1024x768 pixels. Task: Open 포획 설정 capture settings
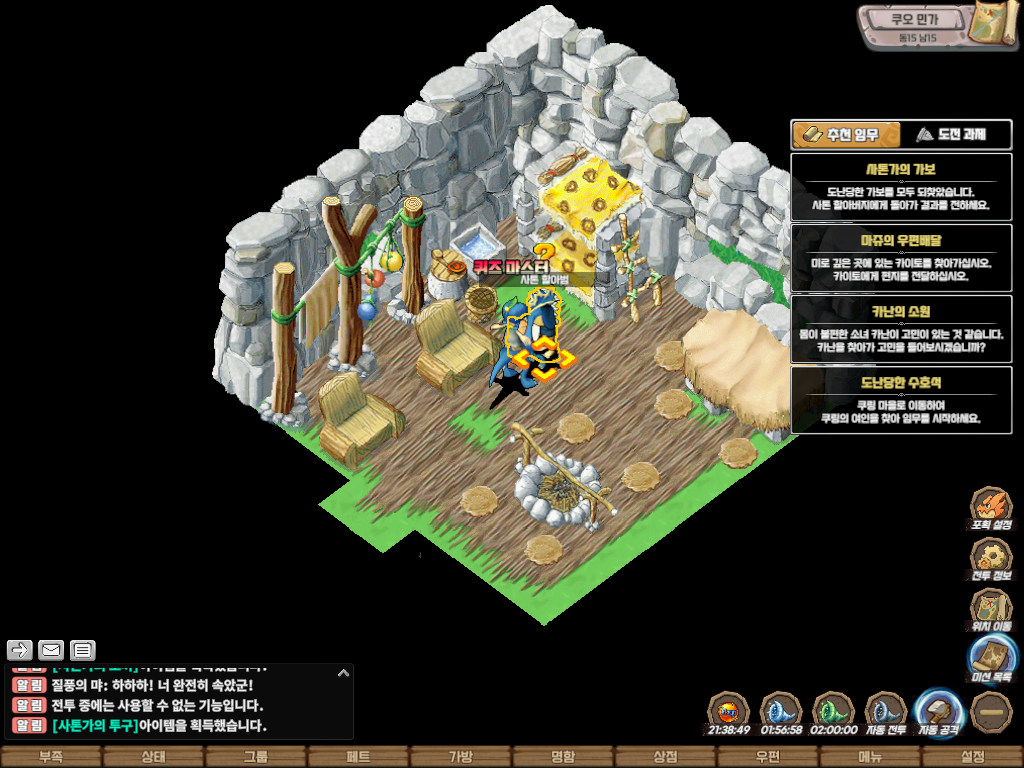[x=991, y=508]
